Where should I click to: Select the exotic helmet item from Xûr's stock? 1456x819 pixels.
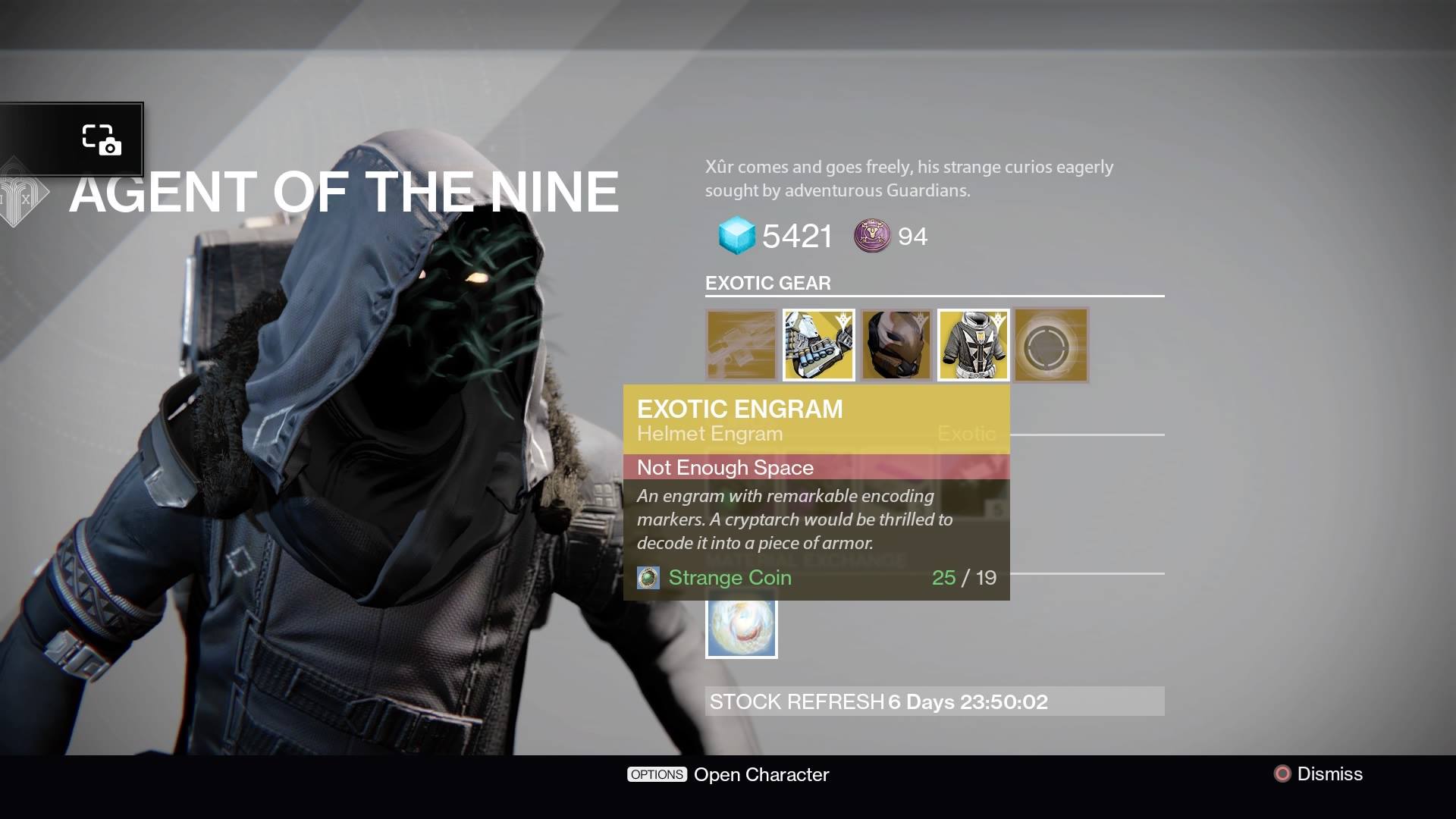pyautogui.click(x=896, y=345)
